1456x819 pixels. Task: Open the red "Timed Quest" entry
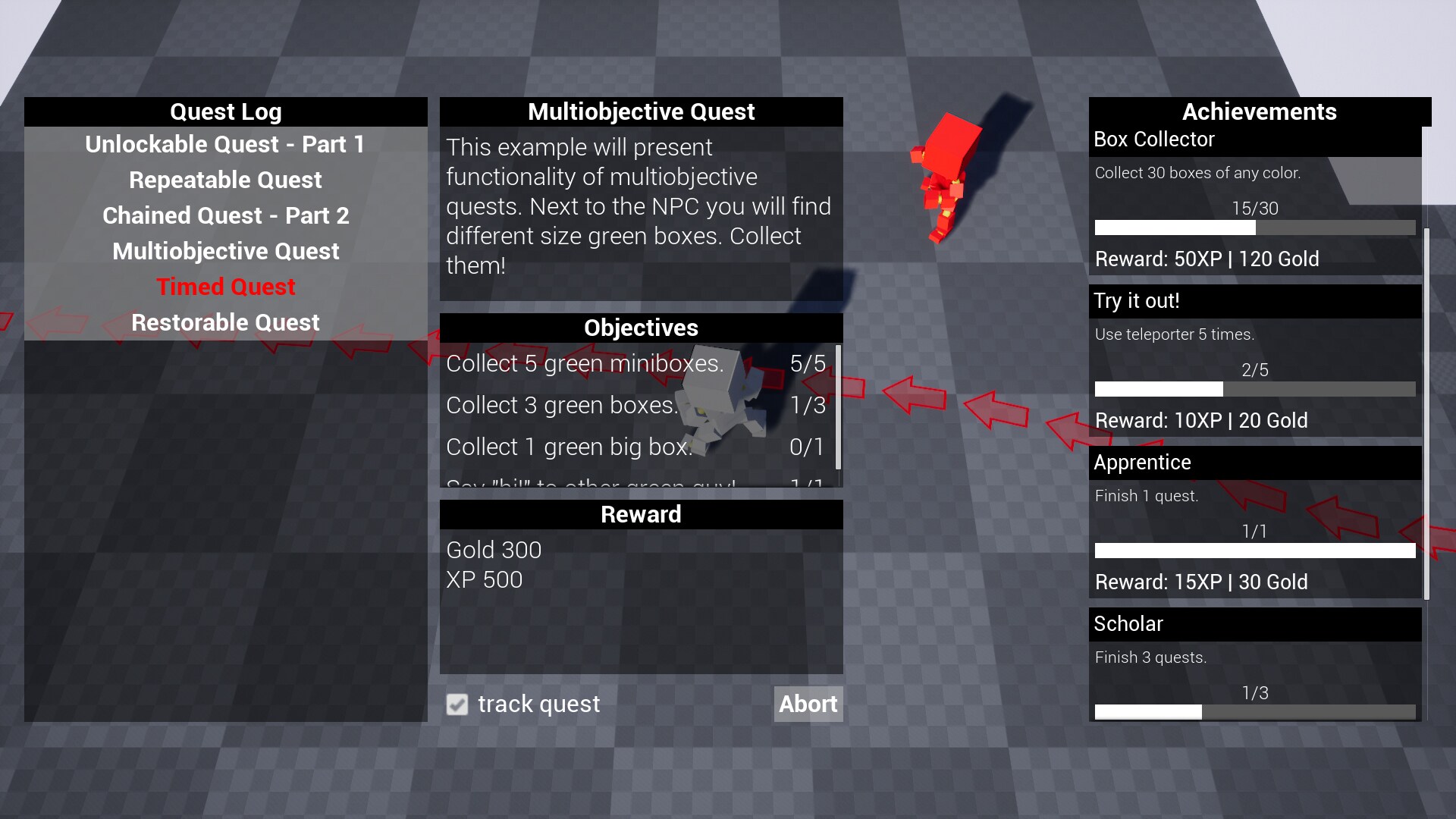tap(225, 287)
